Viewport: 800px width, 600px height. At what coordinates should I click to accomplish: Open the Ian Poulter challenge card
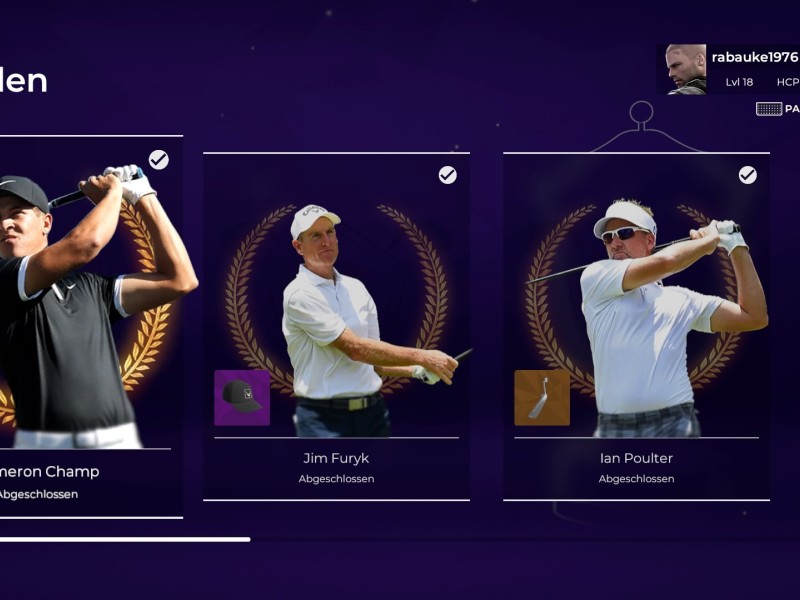click(636, 326)
